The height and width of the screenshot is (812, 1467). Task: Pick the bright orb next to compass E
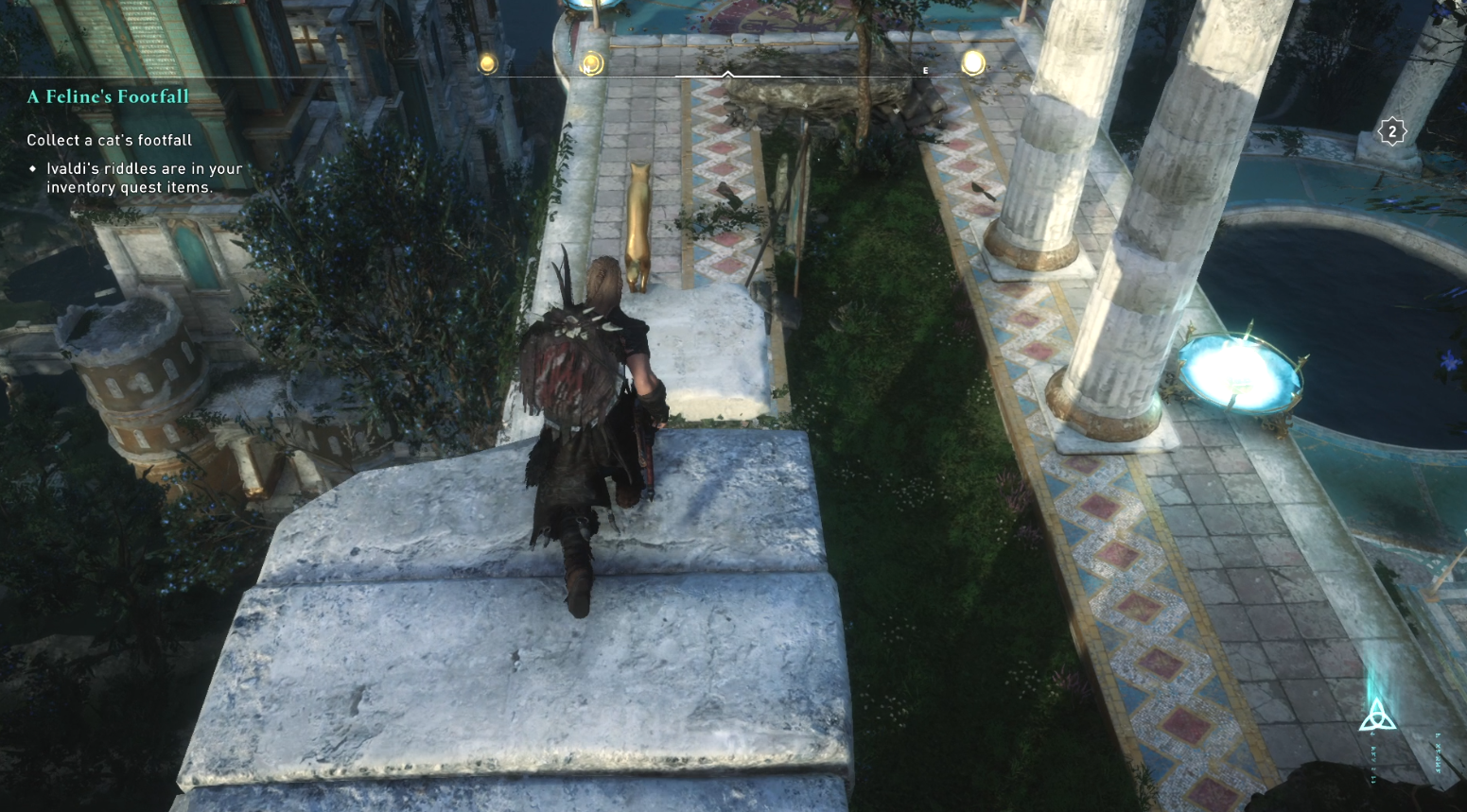coord(972,63)
